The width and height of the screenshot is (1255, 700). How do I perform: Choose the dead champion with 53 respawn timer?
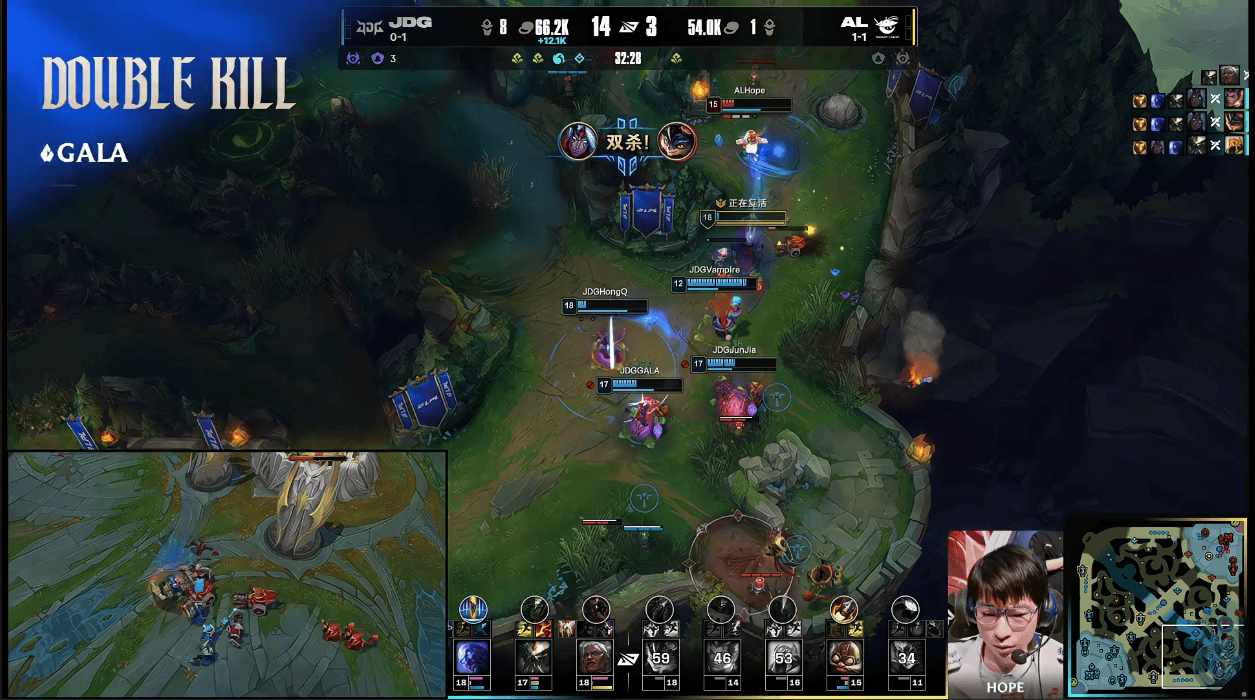pos(783,658)
